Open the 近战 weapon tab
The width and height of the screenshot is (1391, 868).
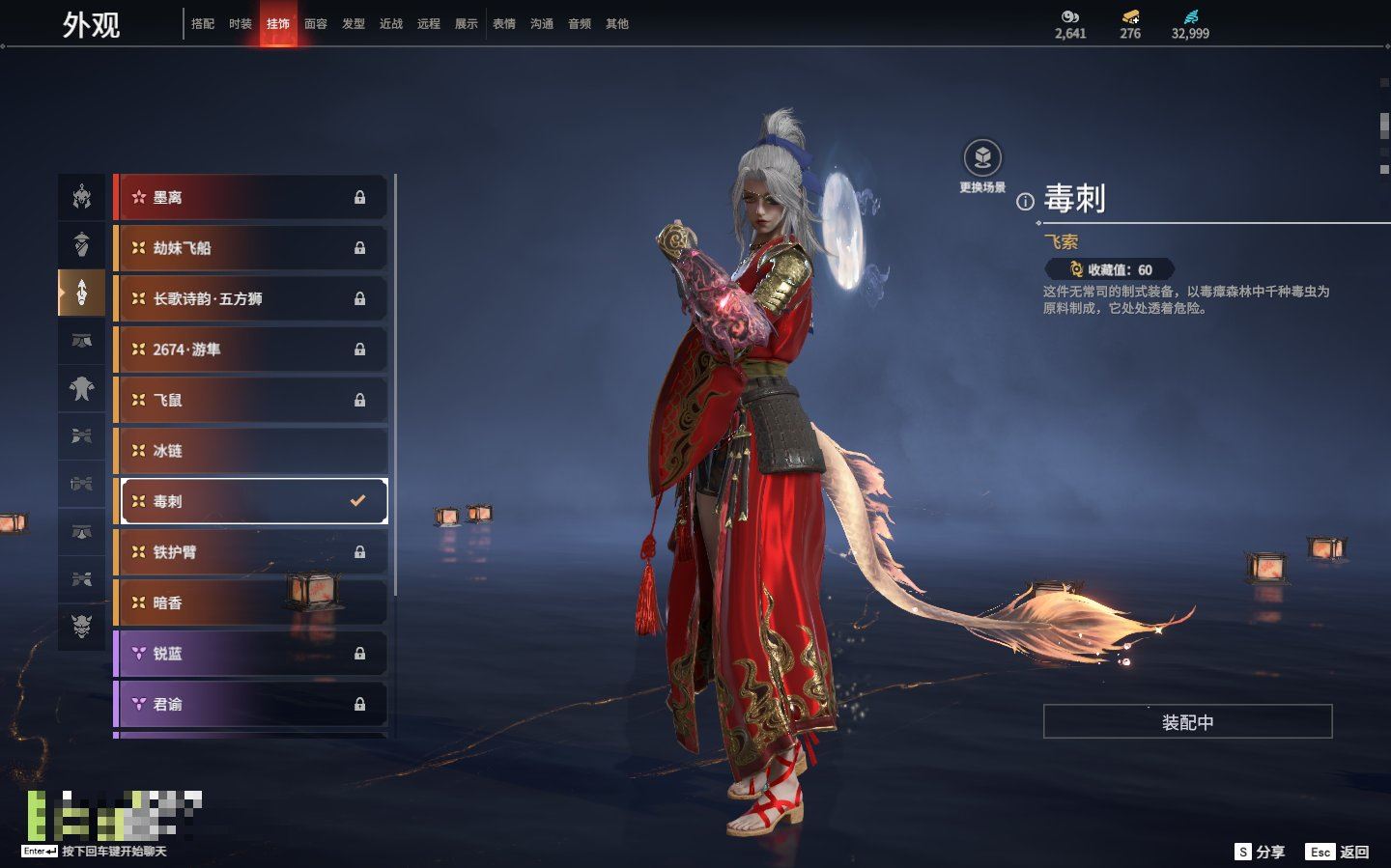tap(391, 24)
